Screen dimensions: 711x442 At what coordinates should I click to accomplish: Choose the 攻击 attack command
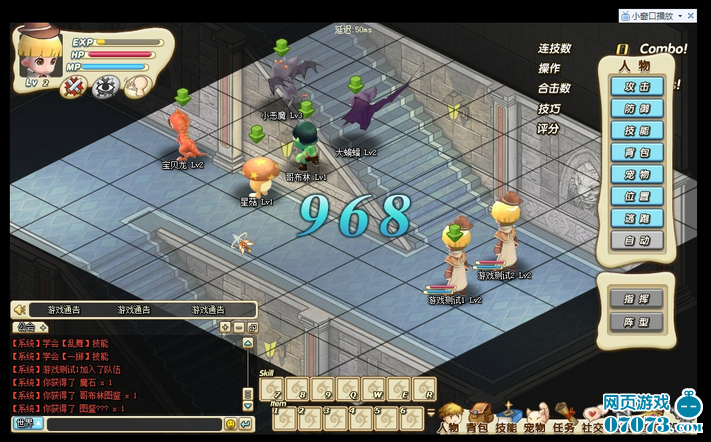pyautogui.click(x=636, y=87)
